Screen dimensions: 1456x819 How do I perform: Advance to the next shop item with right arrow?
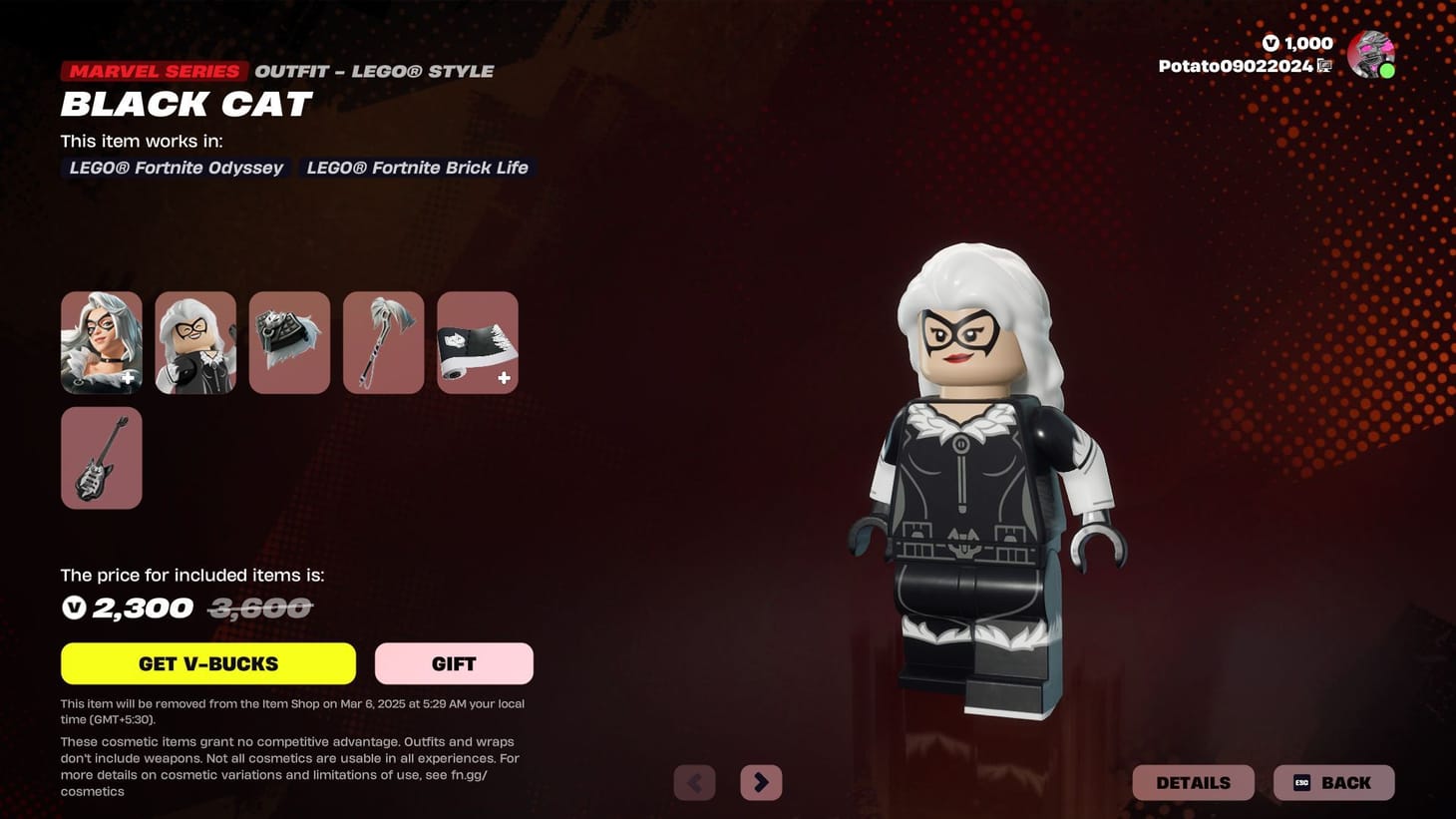761,782
